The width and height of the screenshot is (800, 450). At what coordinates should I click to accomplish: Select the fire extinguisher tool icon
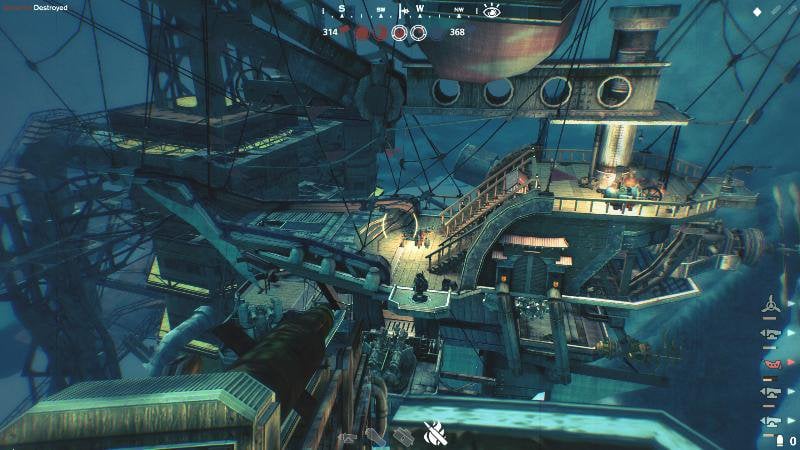[x=434, y=433]
